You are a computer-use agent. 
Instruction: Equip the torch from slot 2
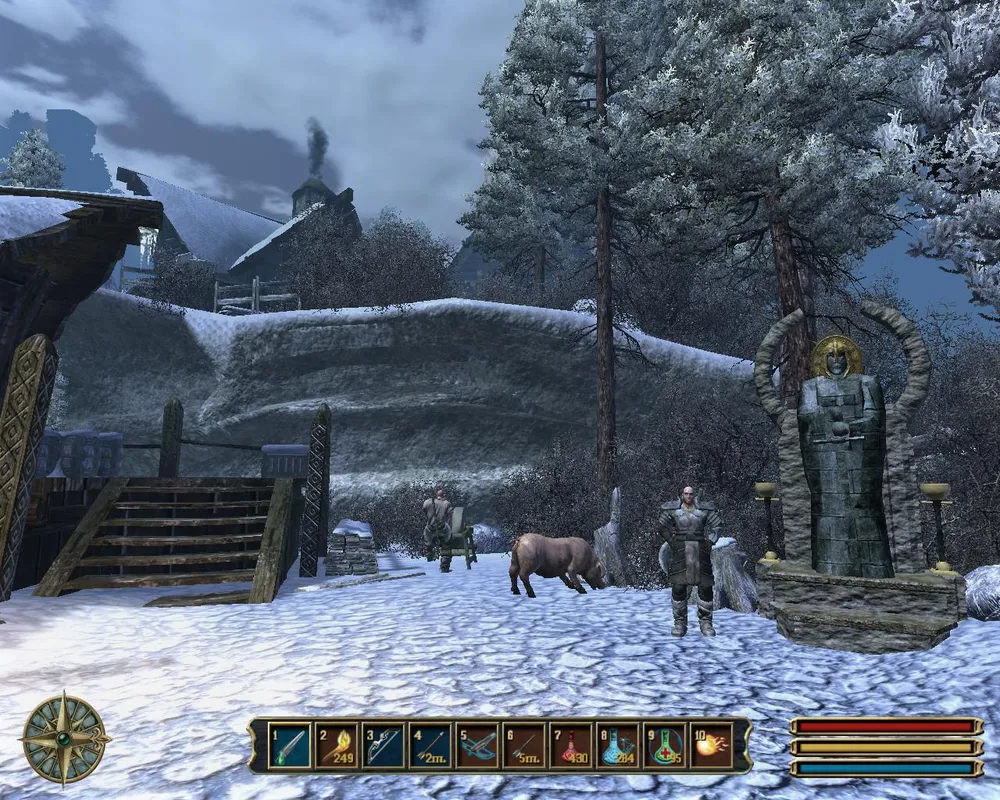pyautogui.click(x=336, y=745)
